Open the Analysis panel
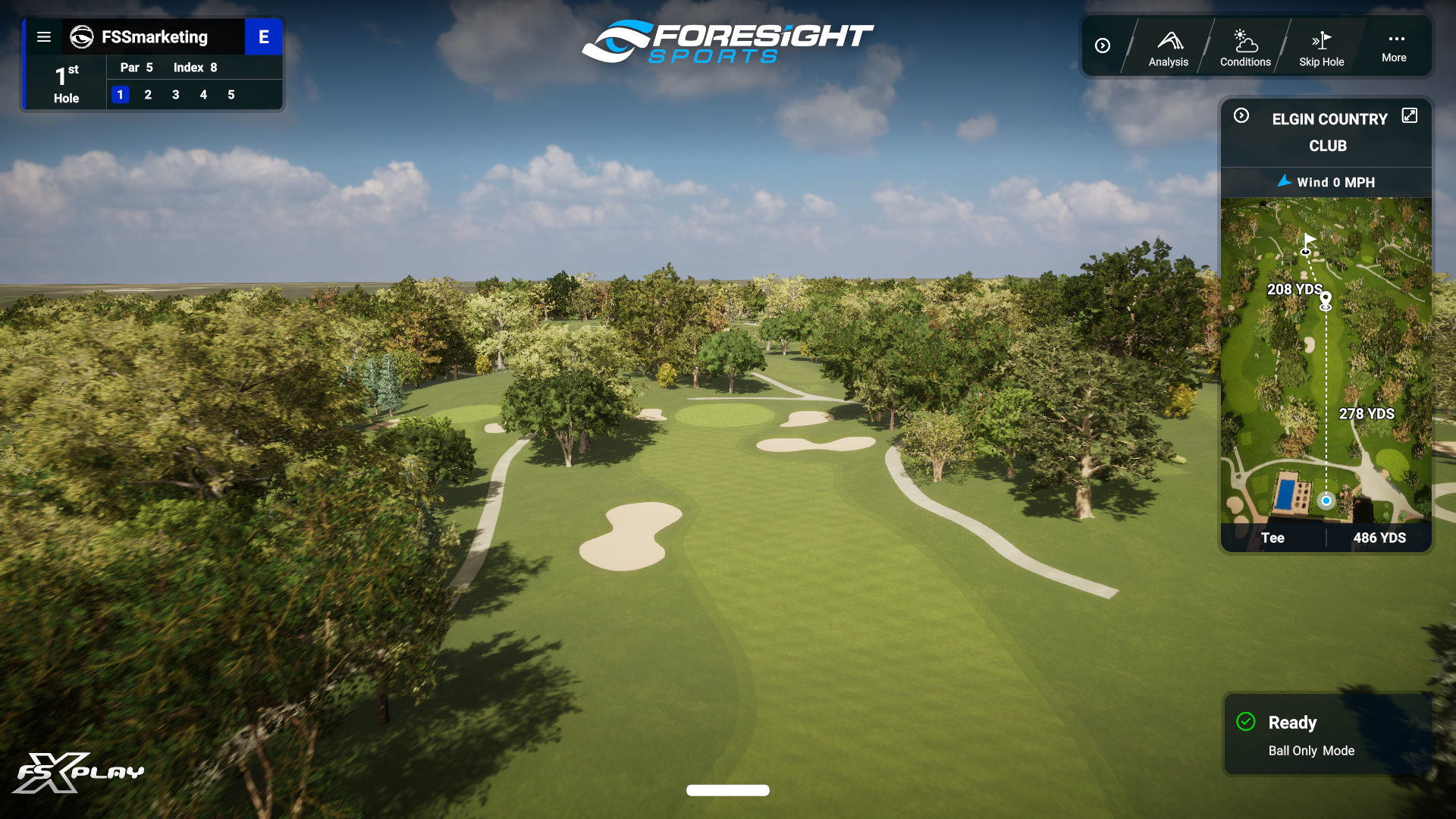Viewport: 1456px width, 819px height. pos(1168,45)
